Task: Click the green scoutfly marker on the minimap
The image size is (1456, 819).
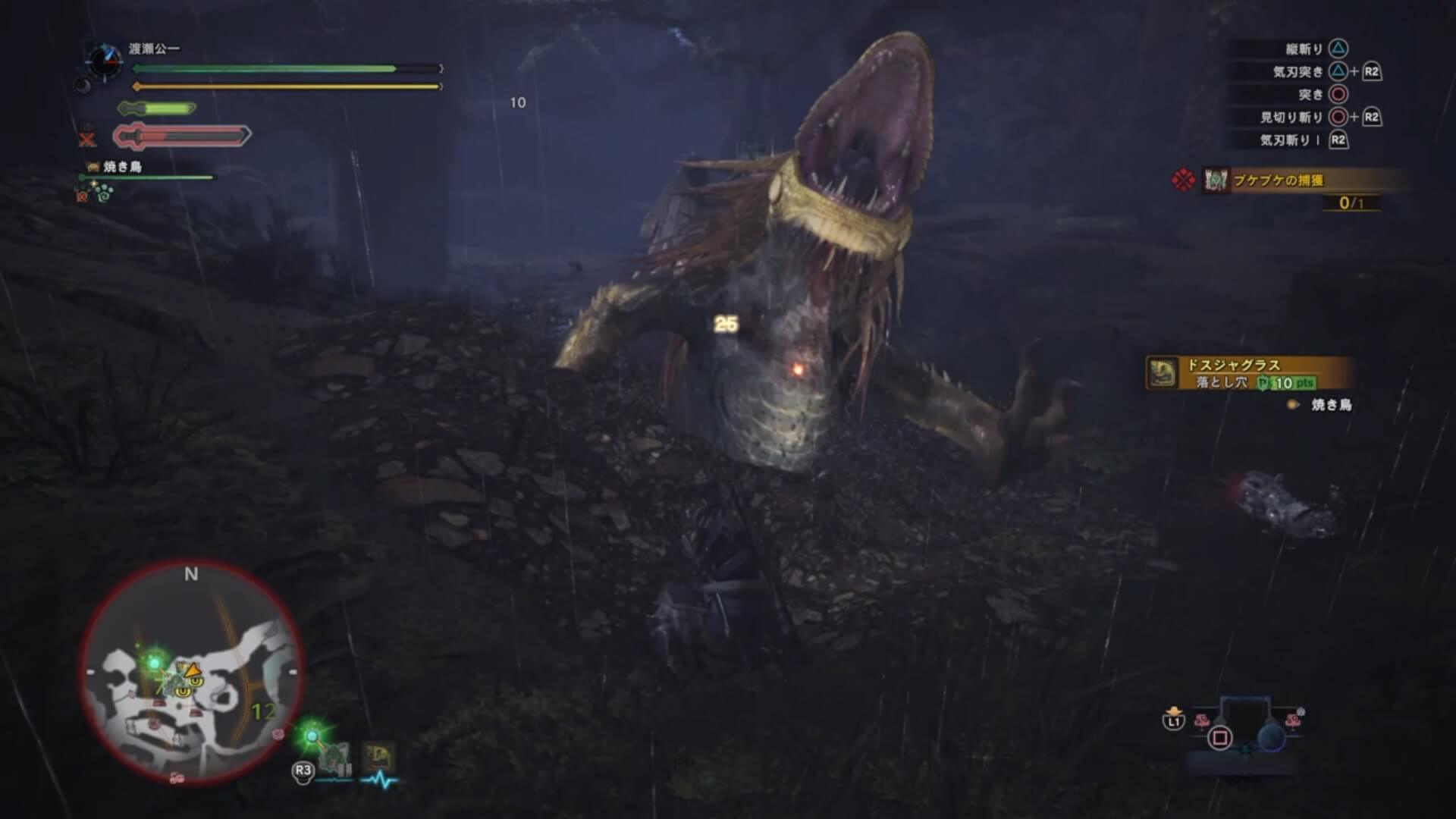Action: 155,664
